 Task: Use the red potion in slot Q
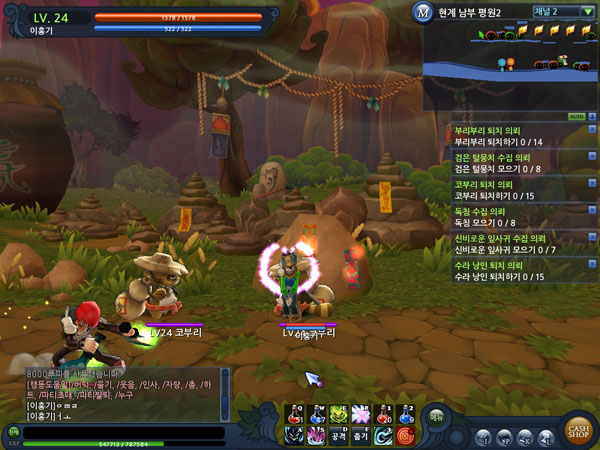(296, 414)
